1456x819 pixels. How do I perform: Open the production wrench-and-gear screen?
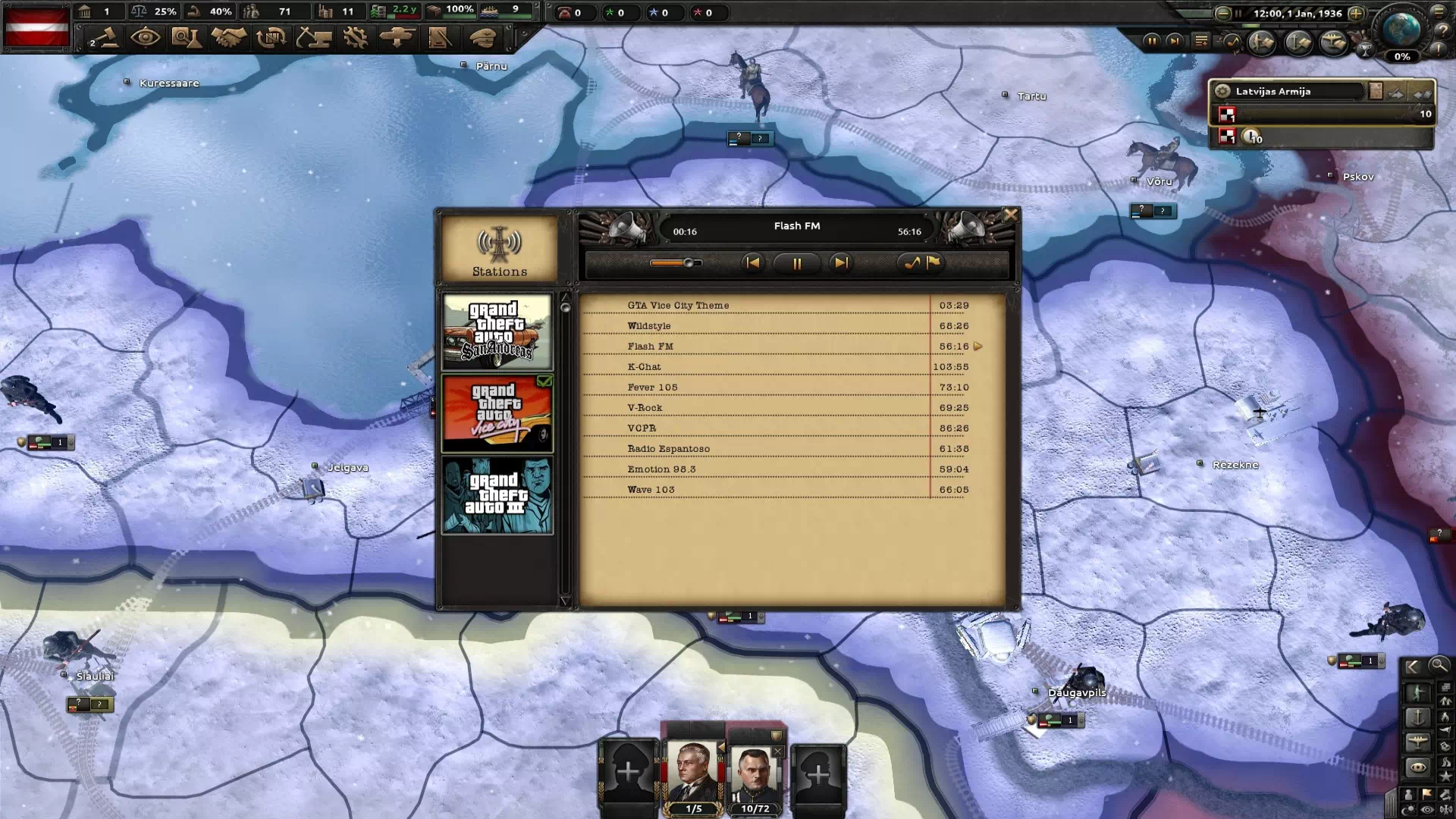(354, 37)
